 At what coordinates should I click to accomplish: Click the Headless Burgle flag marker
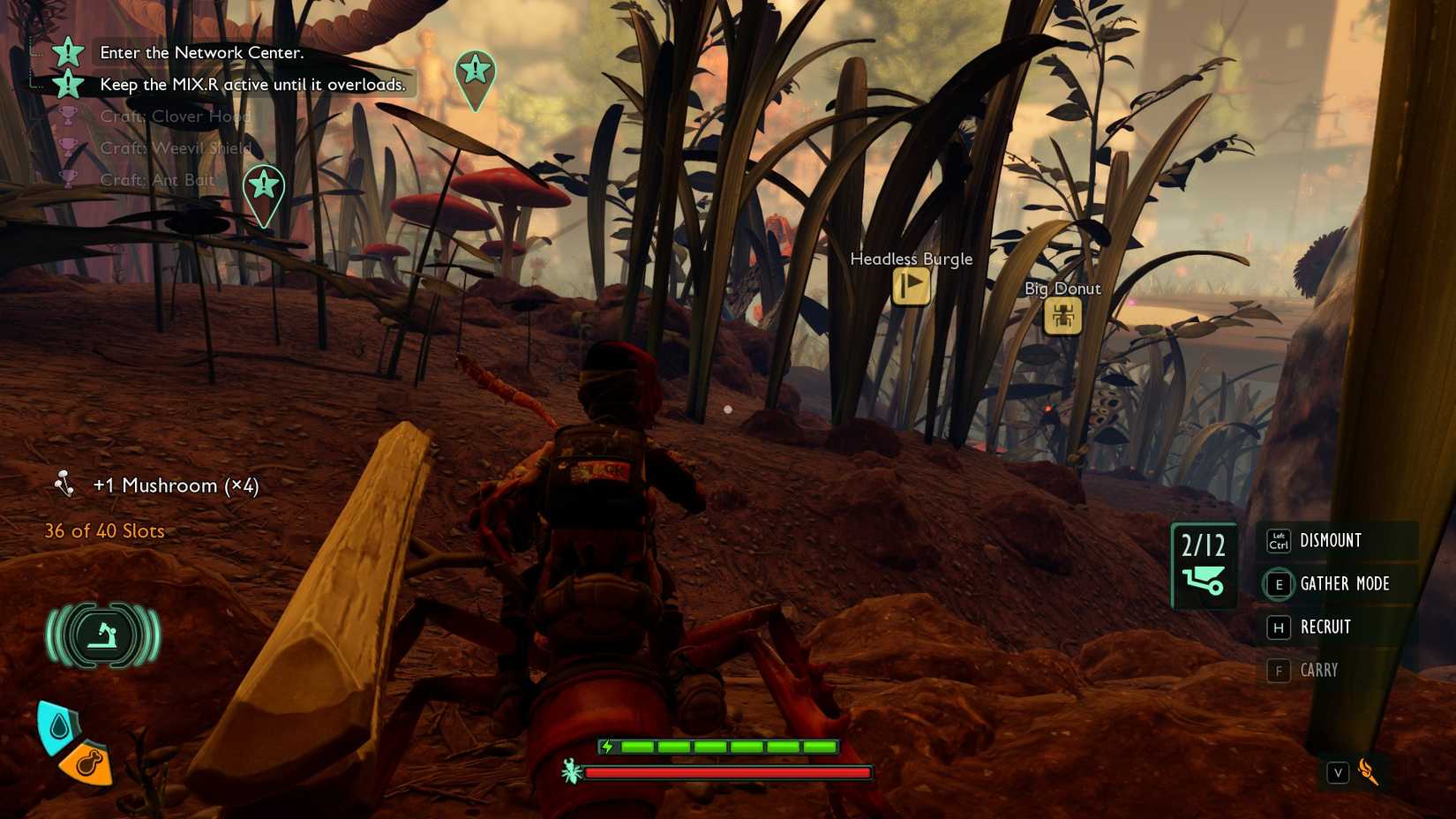pyautogui.click(x=911, y=286)
